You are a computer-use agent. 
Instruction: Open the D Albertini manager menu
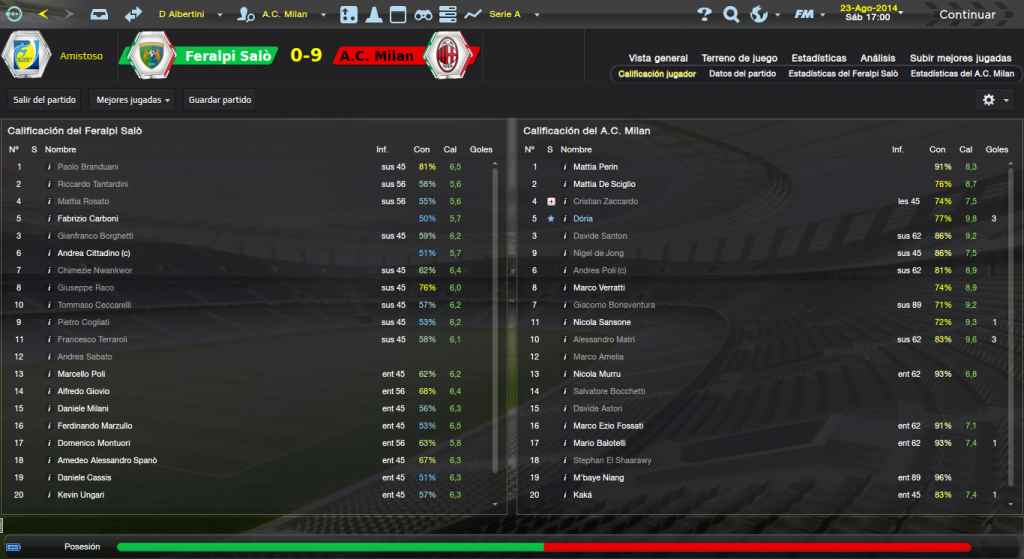188,15
